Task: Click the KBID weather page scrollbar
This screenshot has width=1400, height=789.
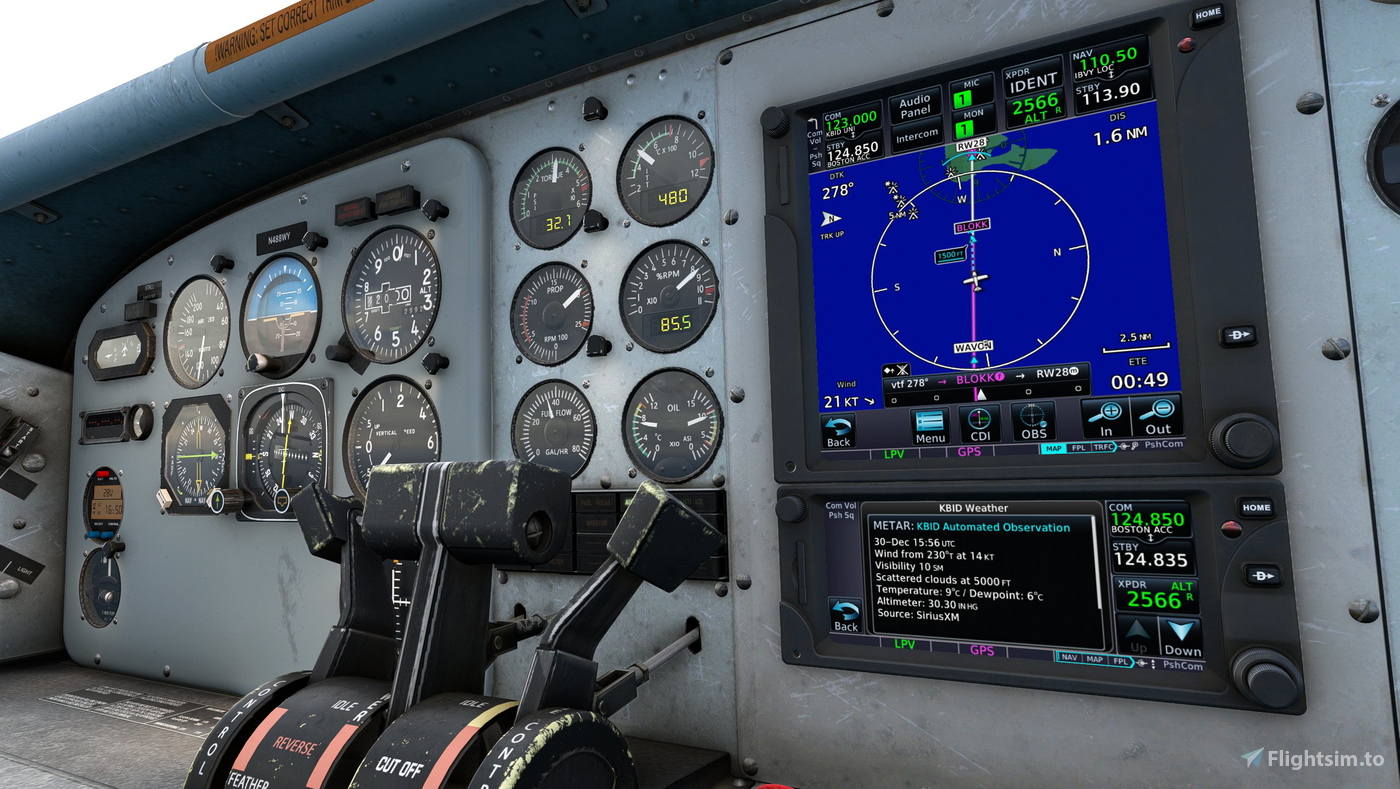Action: pos(1098,560)
